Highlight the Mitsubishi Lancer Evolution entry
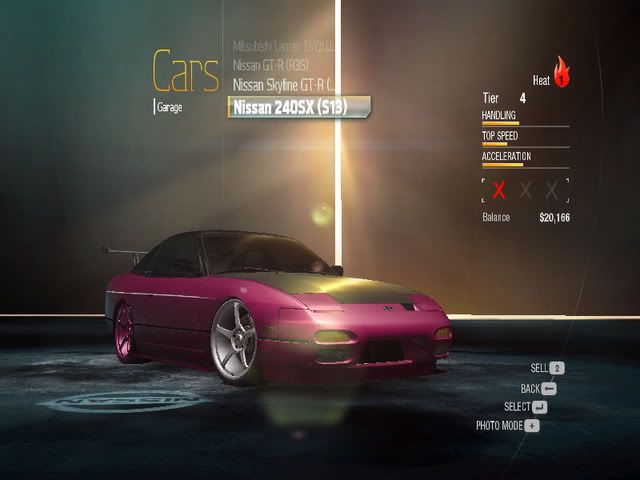Viewport: 640px width, 480px height. [285, 47]
